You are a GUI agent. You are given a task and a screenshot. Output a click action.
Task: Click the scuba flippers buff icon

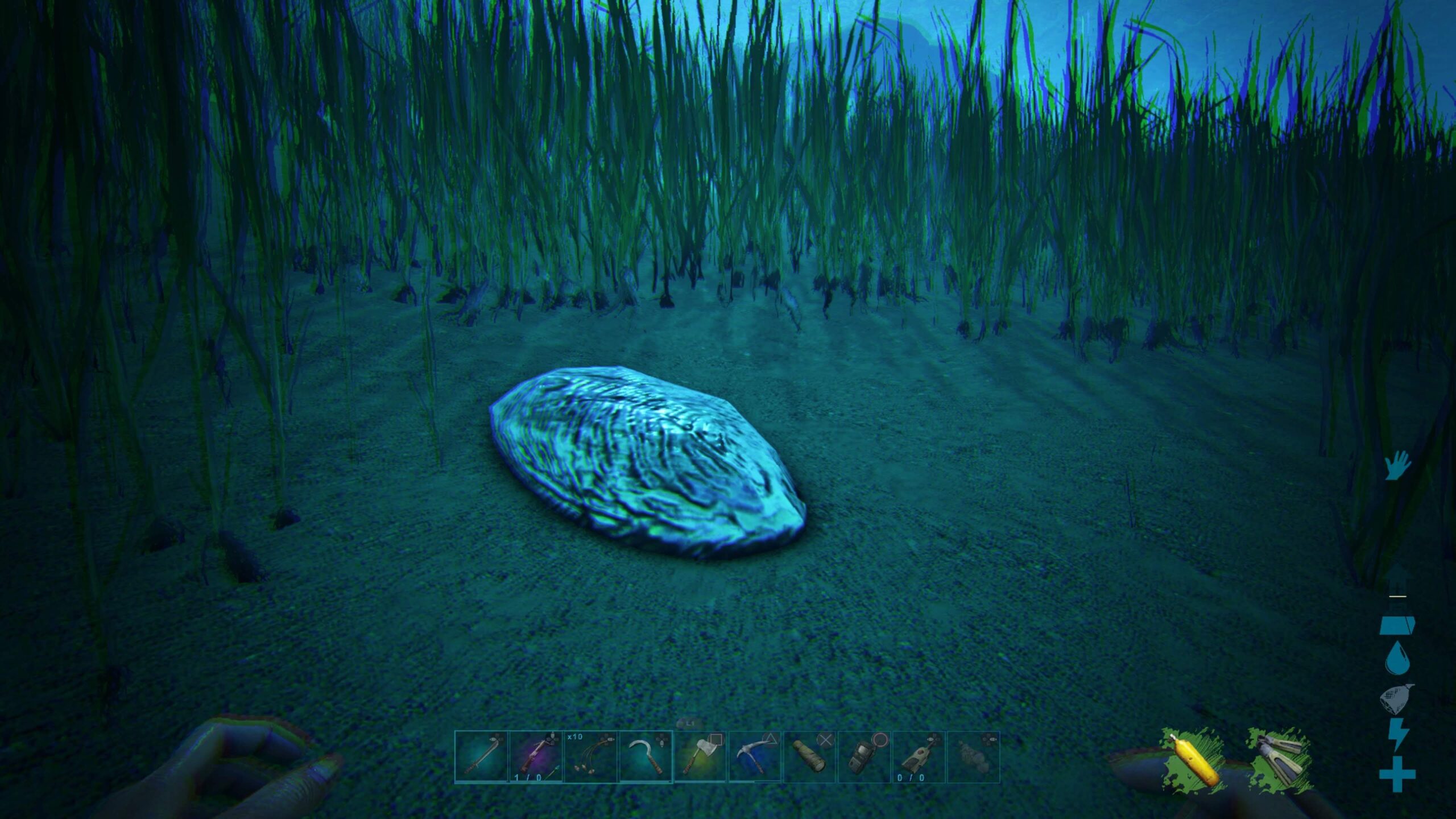[1280, 760]
